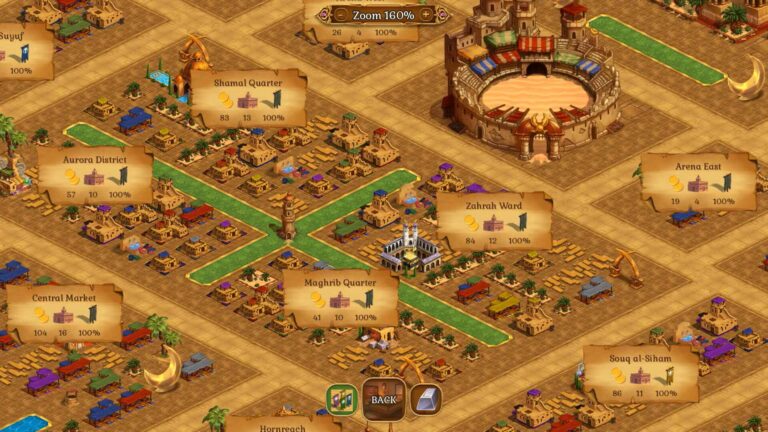768x432 pixels.
Task: Open the Zahrah Ward info panel
Action: (494, 221)
